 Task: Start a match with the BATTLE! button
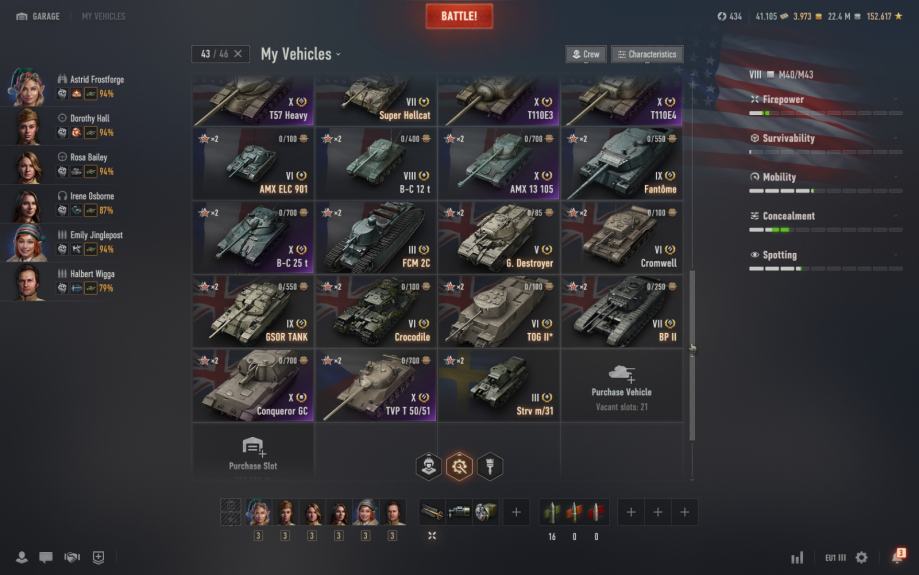pyautogui.click(x=459, y=16)
